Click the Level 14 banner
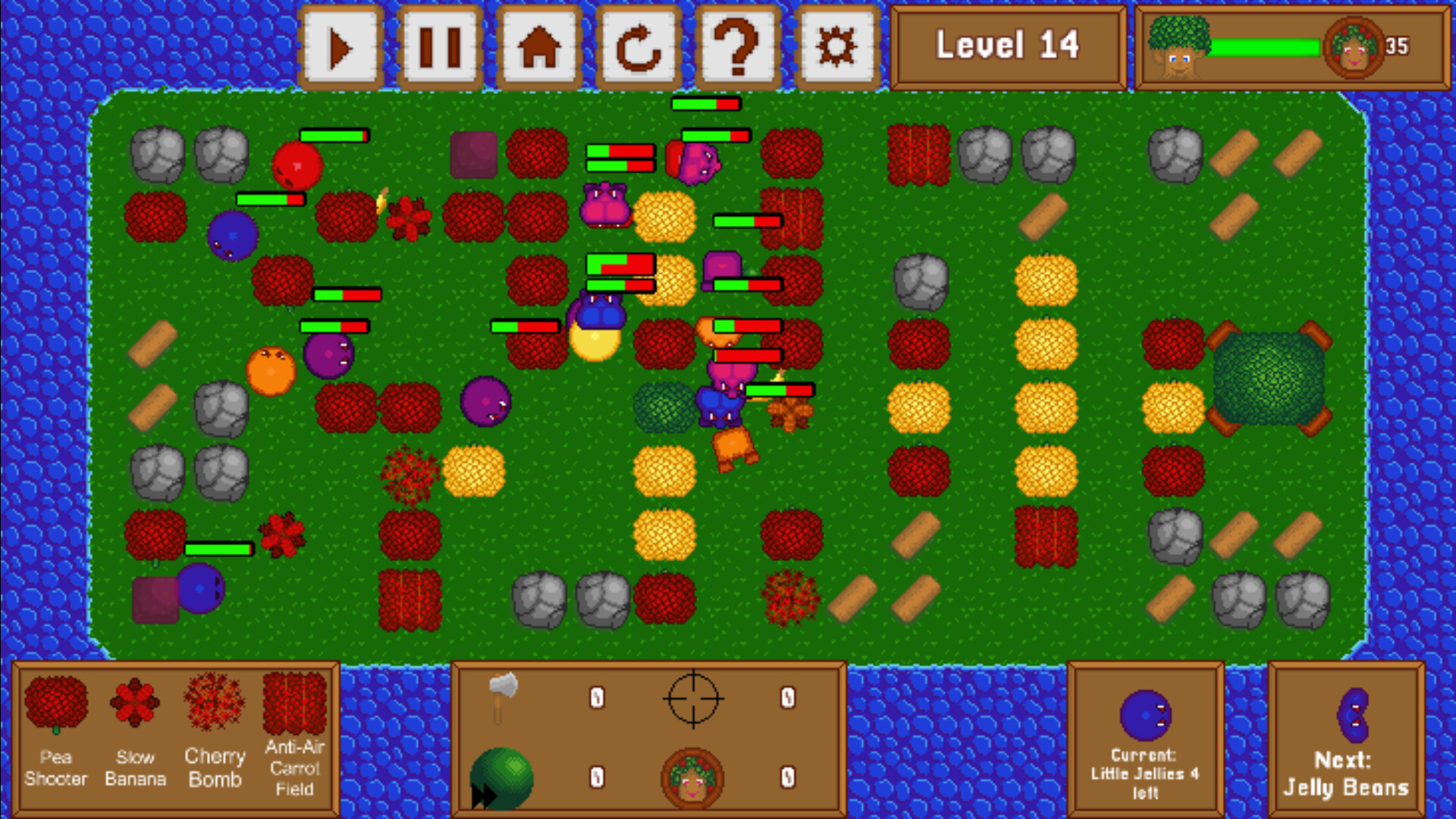This screenshot has width=1456, height=819. (x=1009, y=44)
